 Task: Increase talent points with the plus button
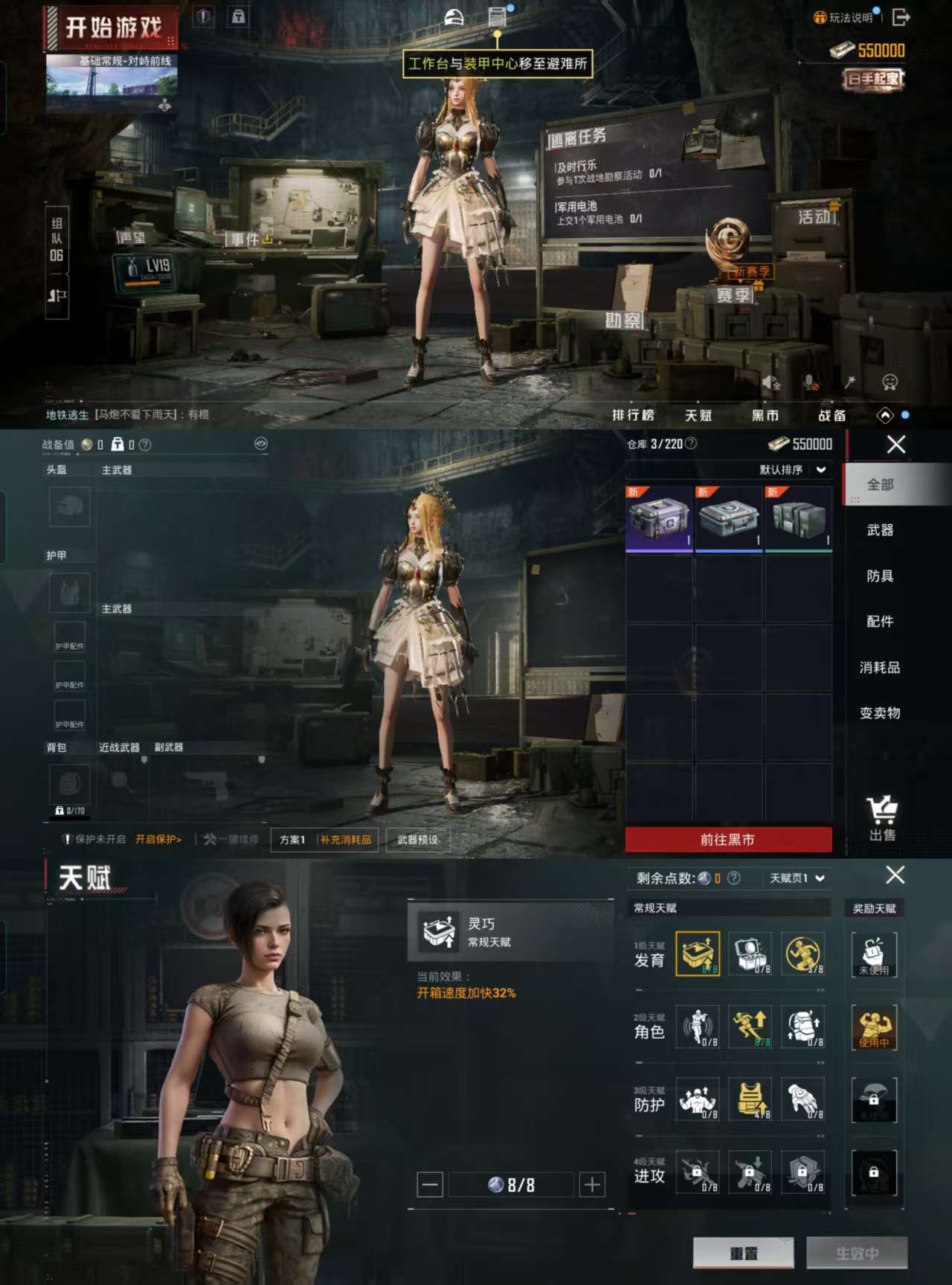592,1185
